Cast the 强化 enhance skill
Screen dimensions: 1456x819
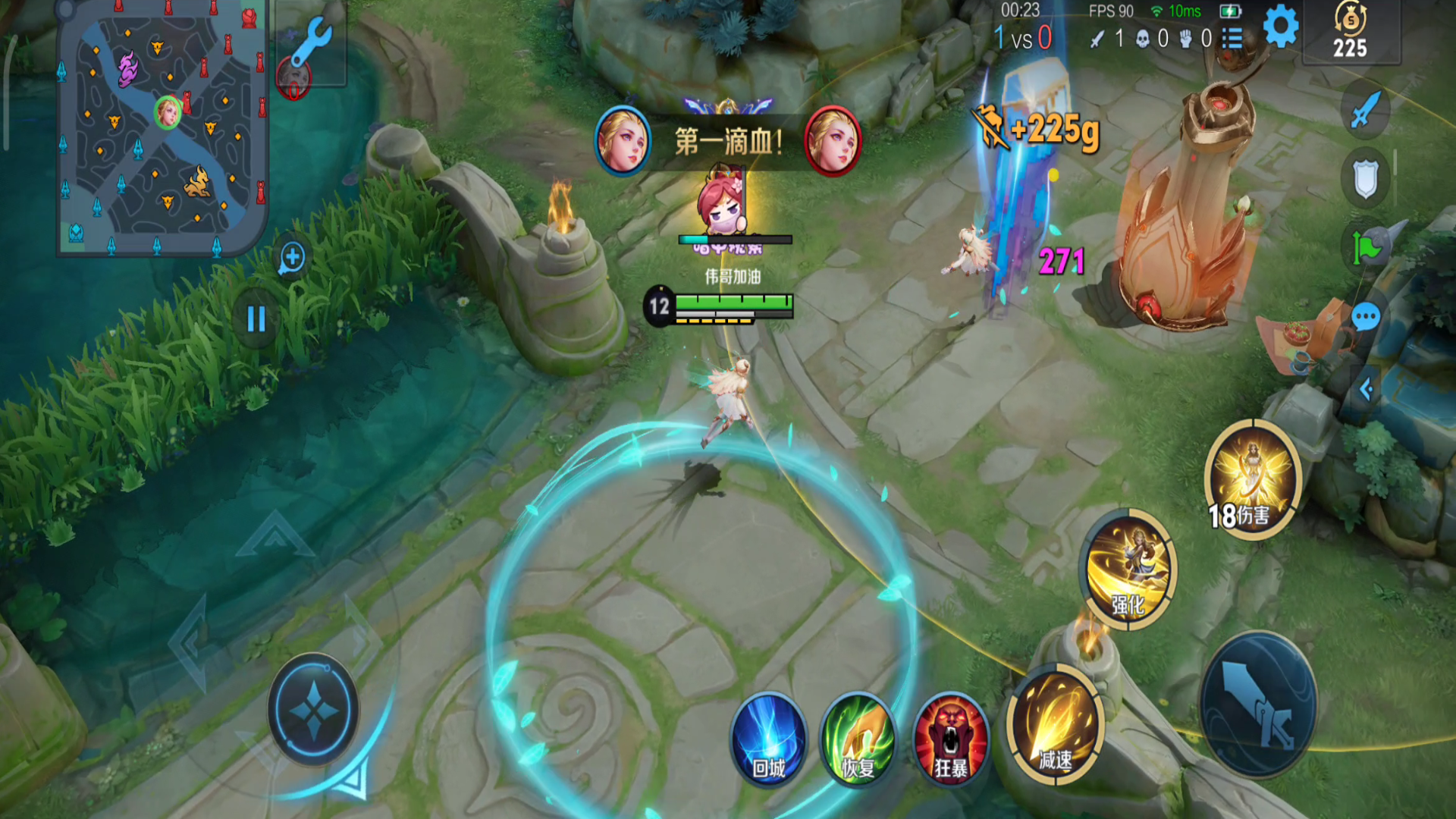[x=1129, y=570]
